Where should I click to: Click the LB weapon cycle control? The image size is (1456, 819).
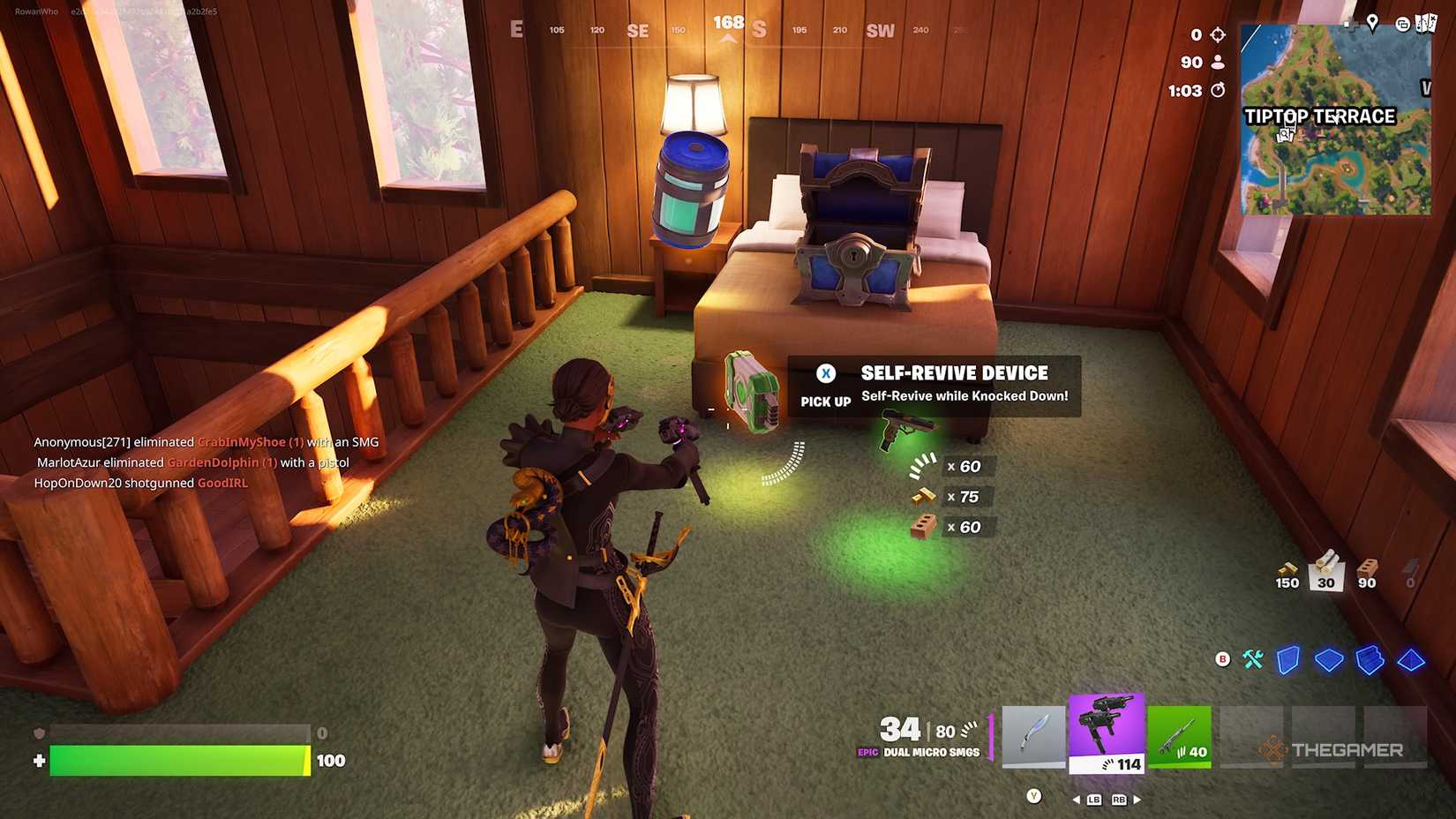pos(1093,800)
